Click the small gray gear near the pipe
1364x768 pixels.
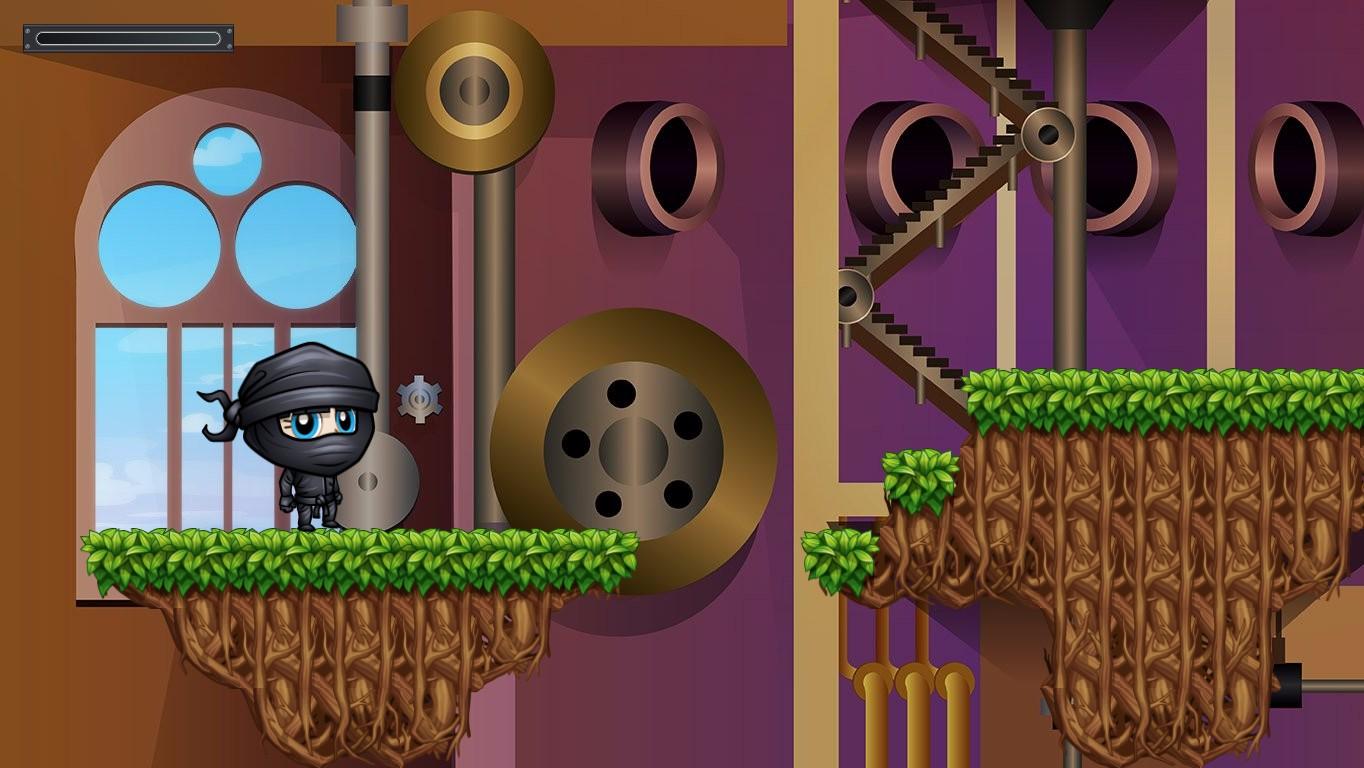pyautogui.click(x=421, y=398)
